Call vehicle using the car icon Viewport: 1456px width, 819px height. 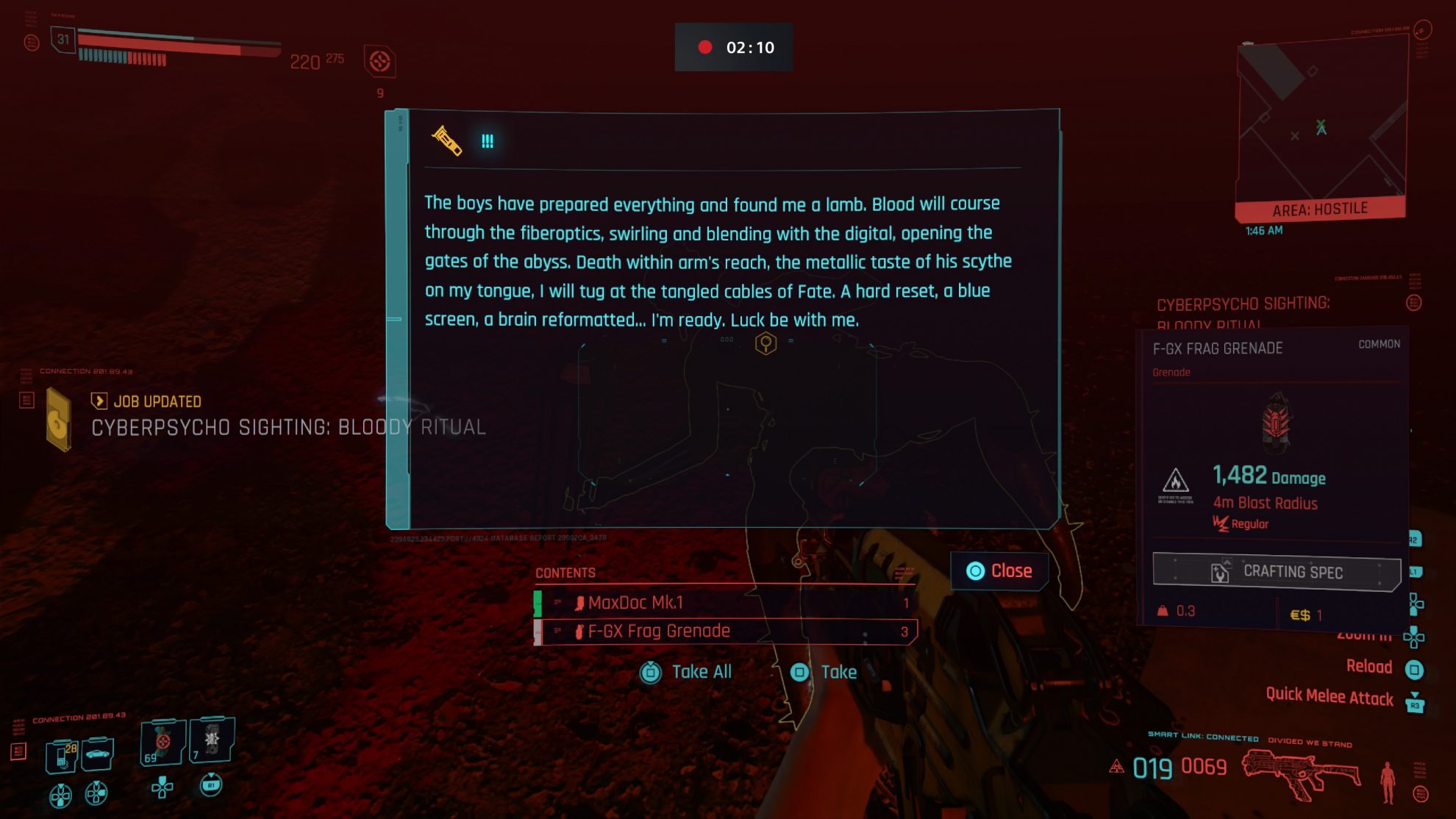[x=98, y=754]
